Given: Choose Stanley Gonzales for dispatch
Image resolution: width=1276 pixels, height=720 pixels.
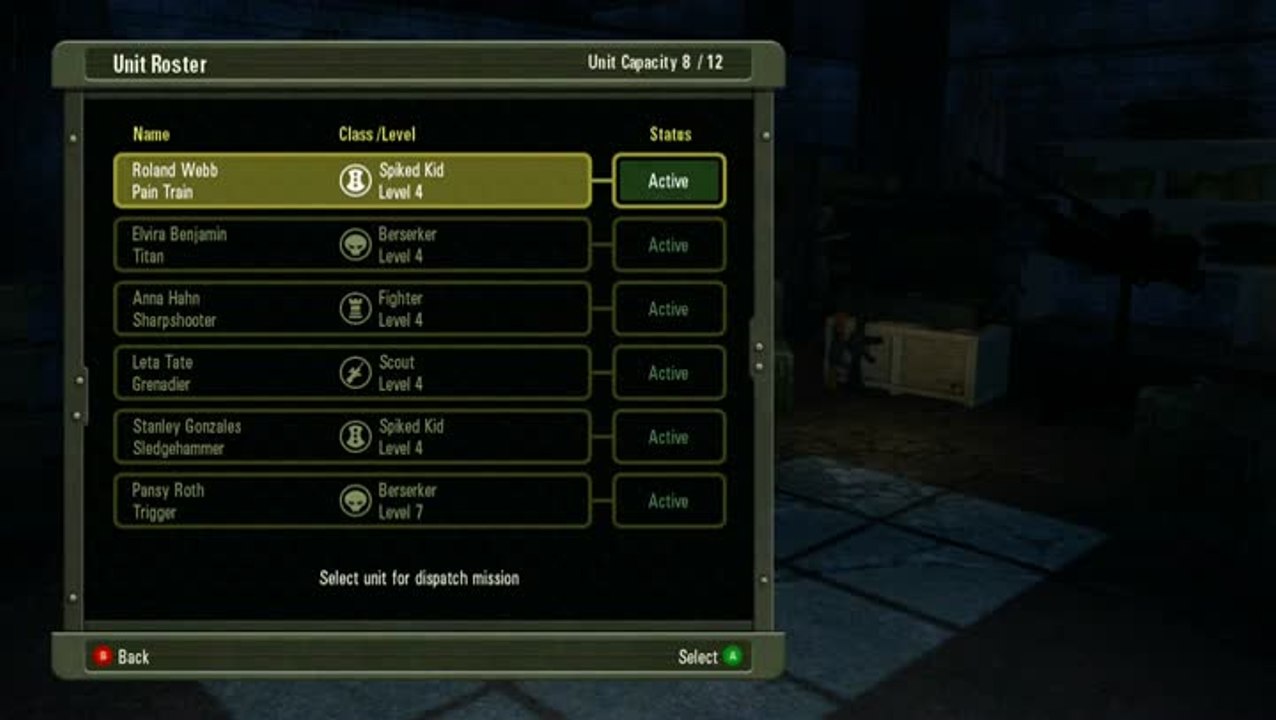Looking at the screenshot, I should point(352,437).
